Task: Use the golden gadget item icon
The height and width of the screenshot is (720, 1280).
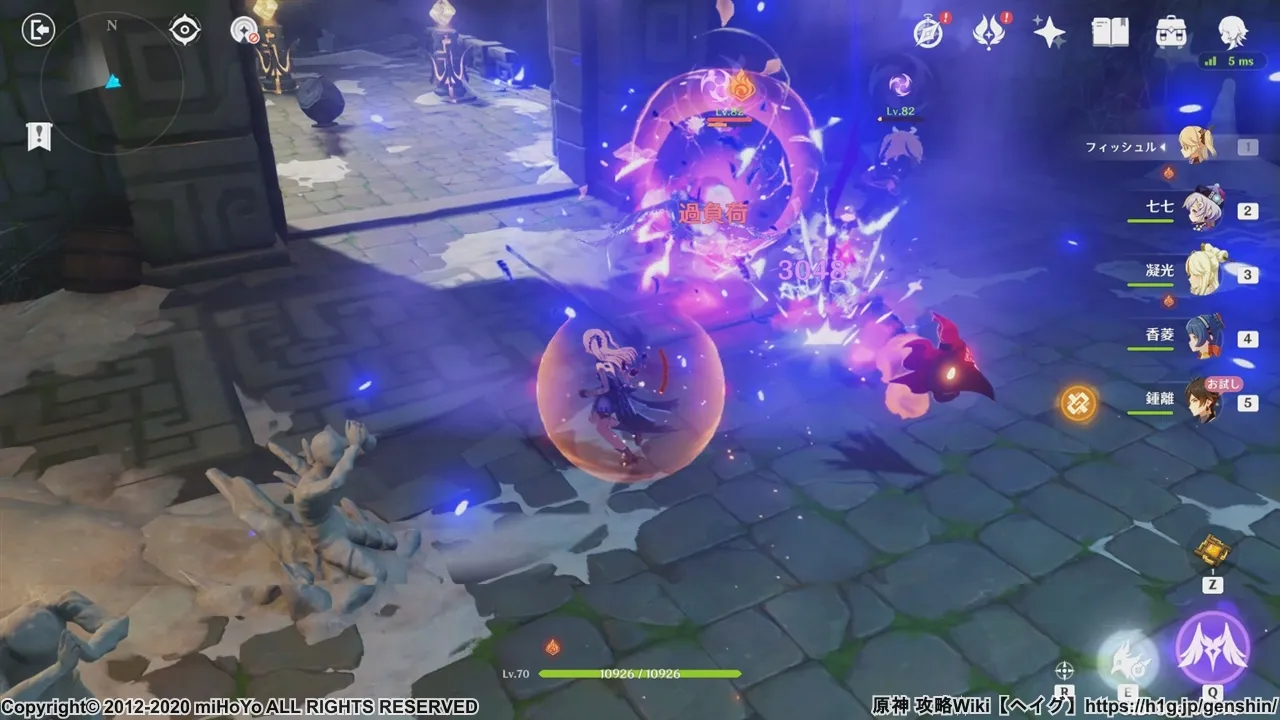Action: (1212, 551)
